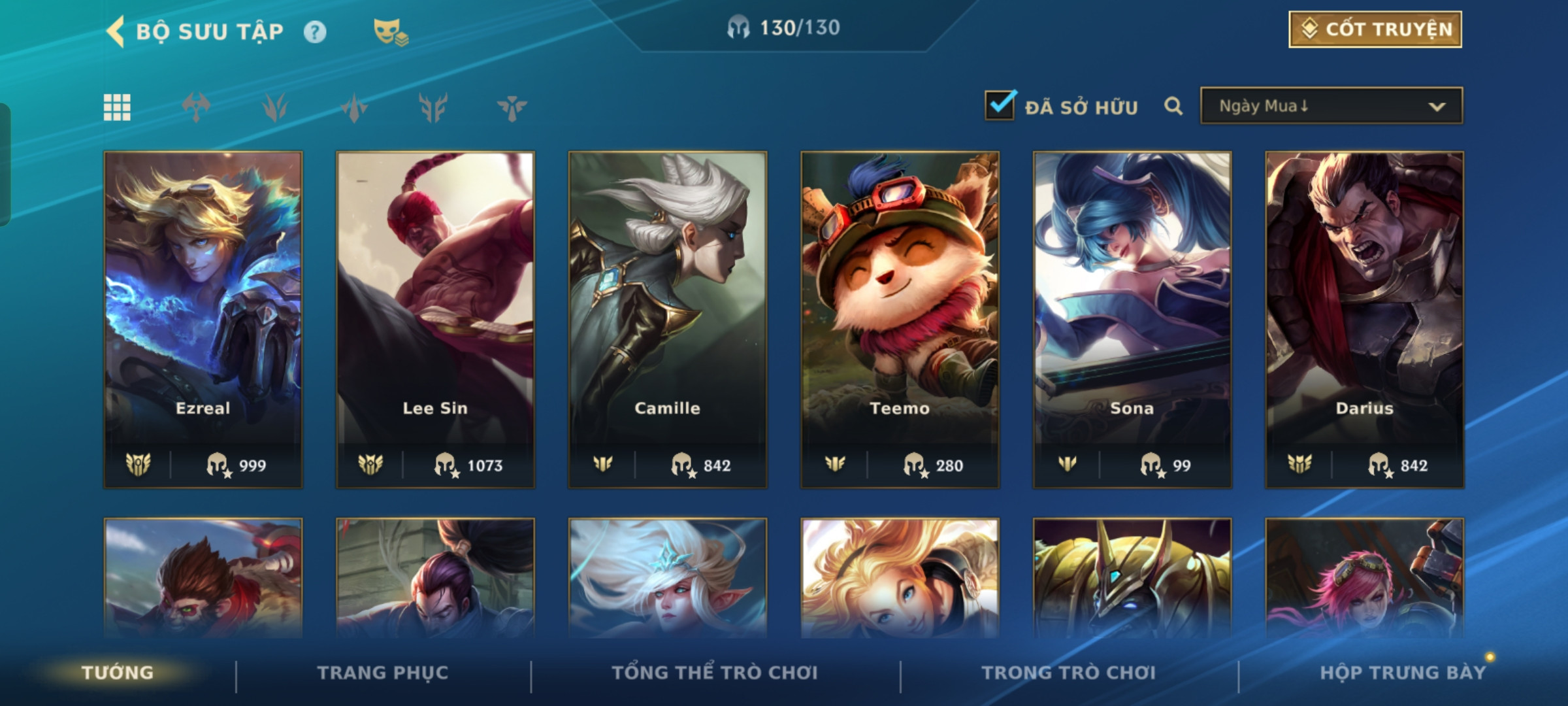Image resolution: width=1568 pixels, height=706 pixels.
Task: Open the Cốt Truyện story button
Action: (x=1375, y=29)
